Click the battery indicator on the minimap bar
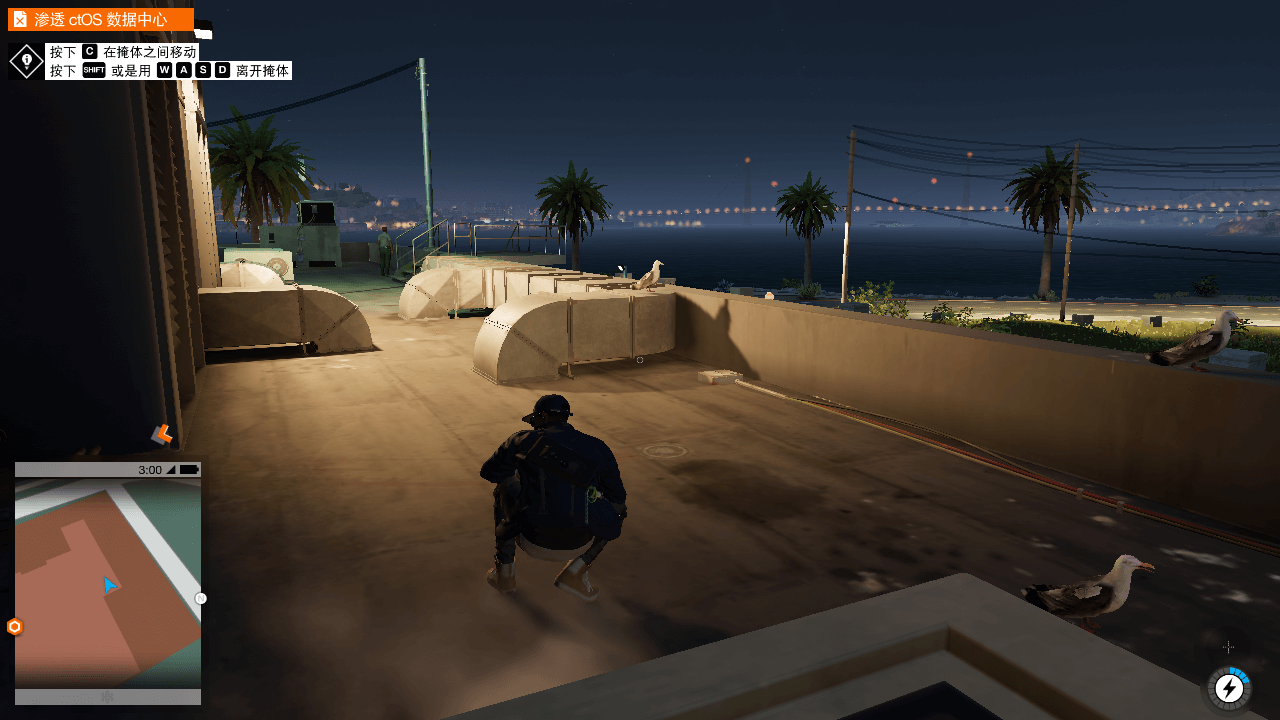1280x720 pixels. click(189, 468)
